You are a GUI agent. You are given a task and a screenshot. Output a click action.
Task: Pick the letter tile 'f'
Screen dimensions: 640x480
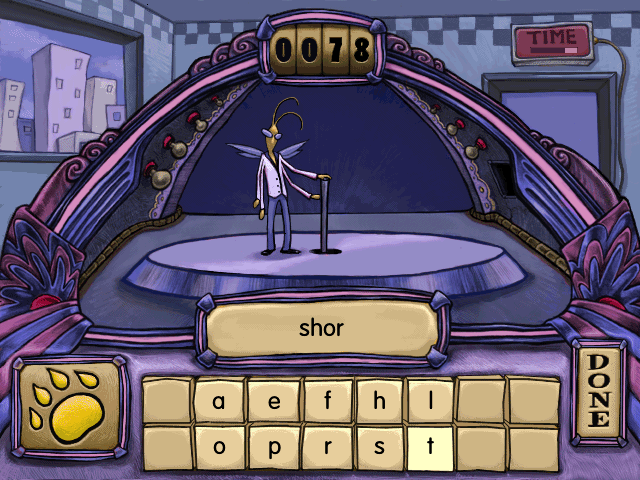point(326,401)
